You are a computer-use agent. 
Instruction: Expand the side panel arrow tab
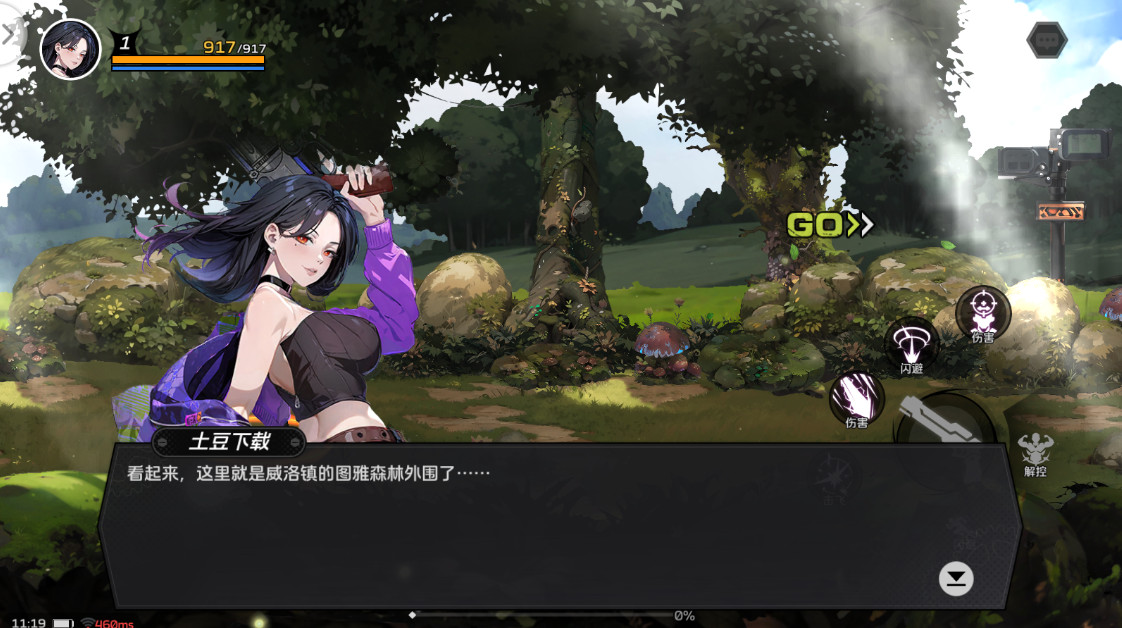click(10, 35)
